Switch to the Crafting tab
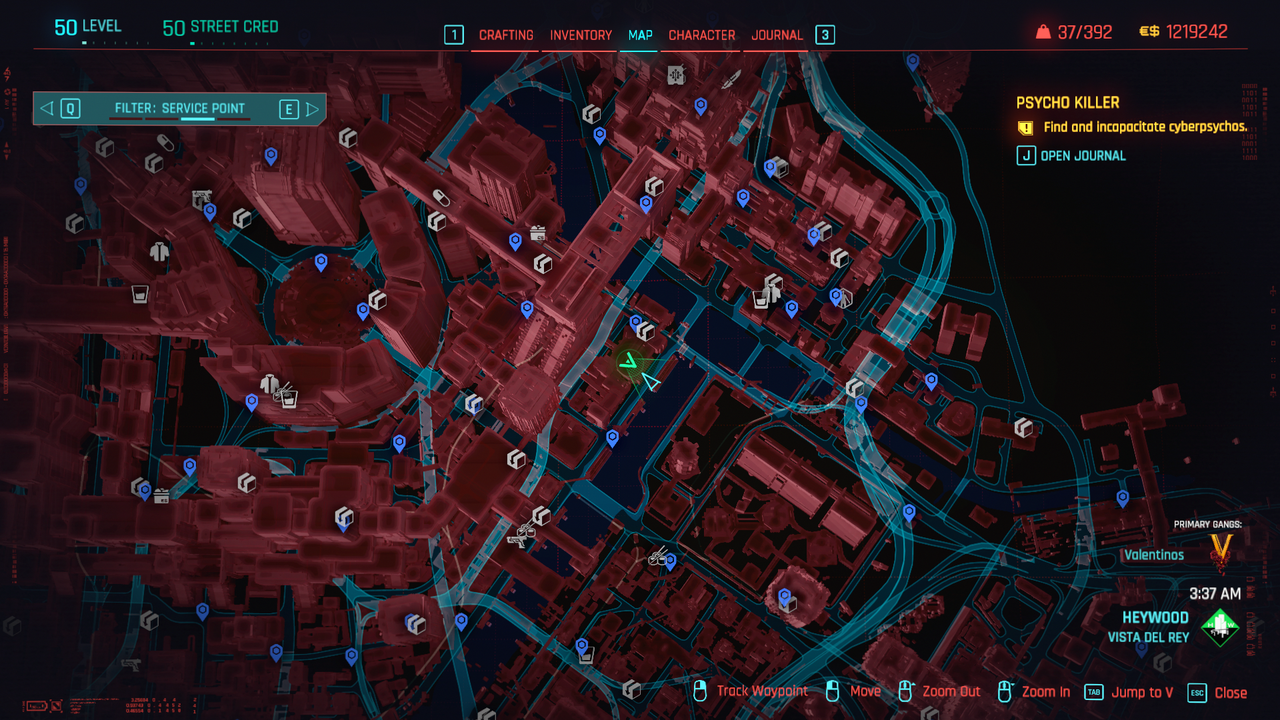The width and height of the screenshot is (1280, 720). tap(506, 35)
